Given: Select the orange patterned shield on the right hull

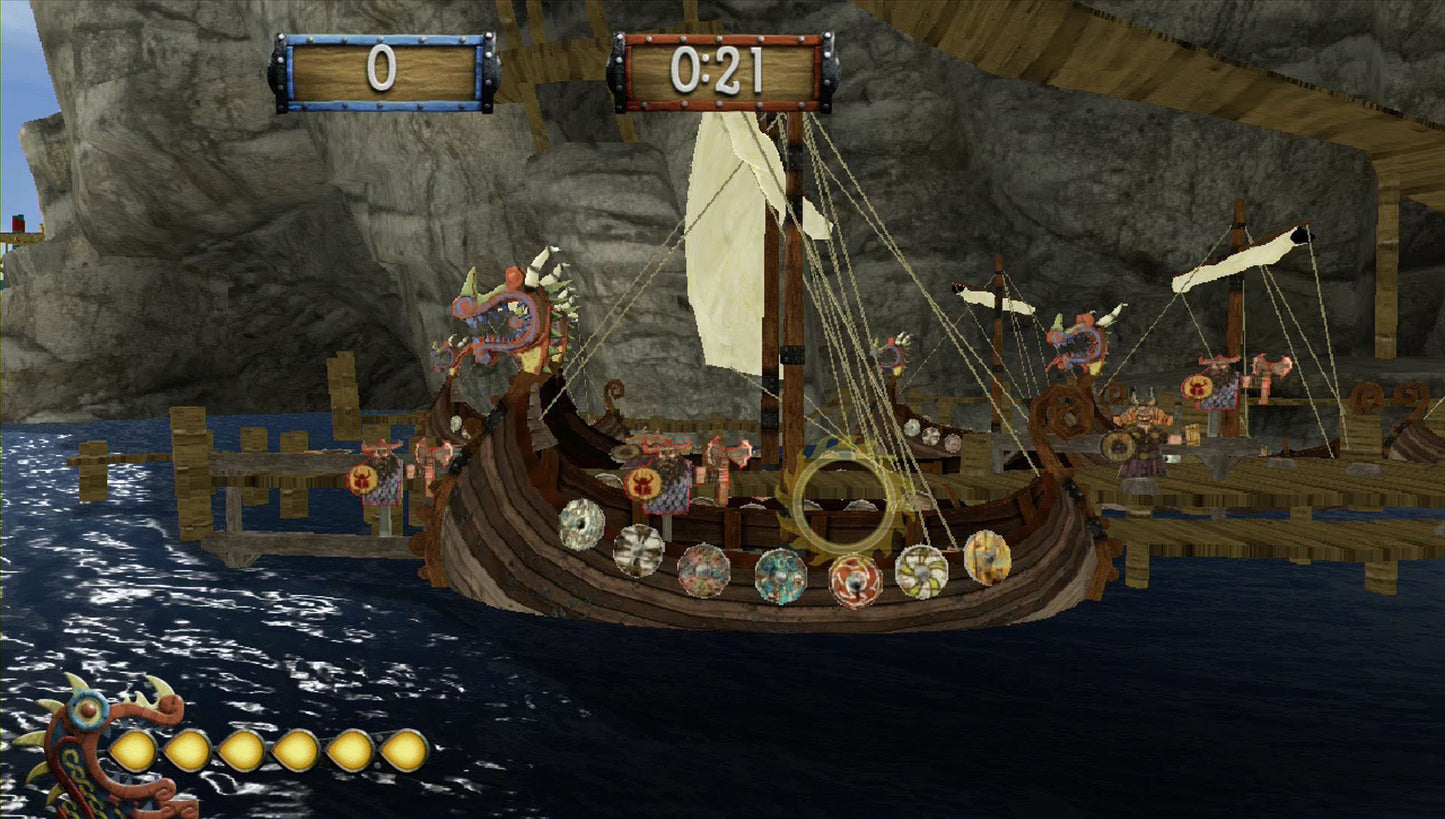Looking at the screenshot, I should tap(989, 555).
